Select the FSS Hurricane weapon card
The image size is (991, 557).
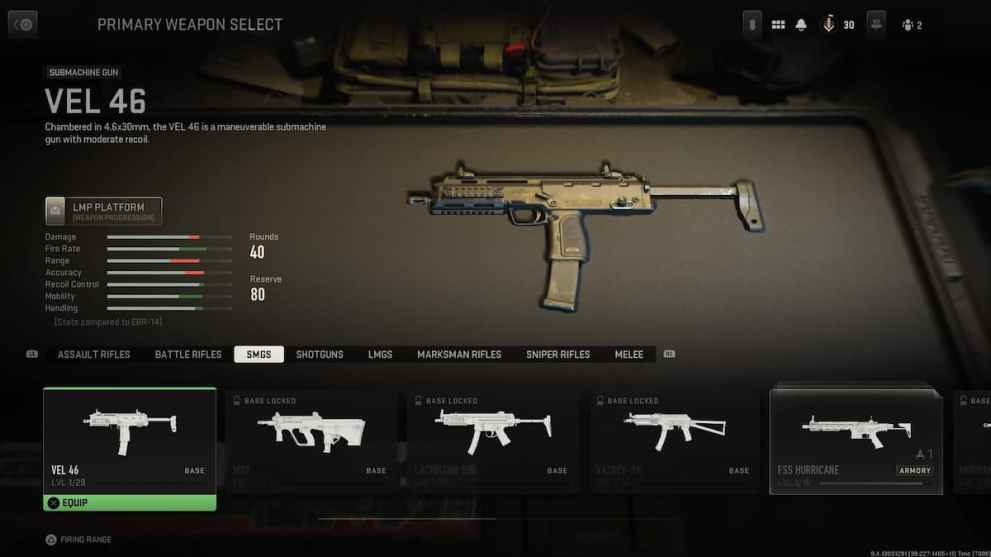coord(856,440)
